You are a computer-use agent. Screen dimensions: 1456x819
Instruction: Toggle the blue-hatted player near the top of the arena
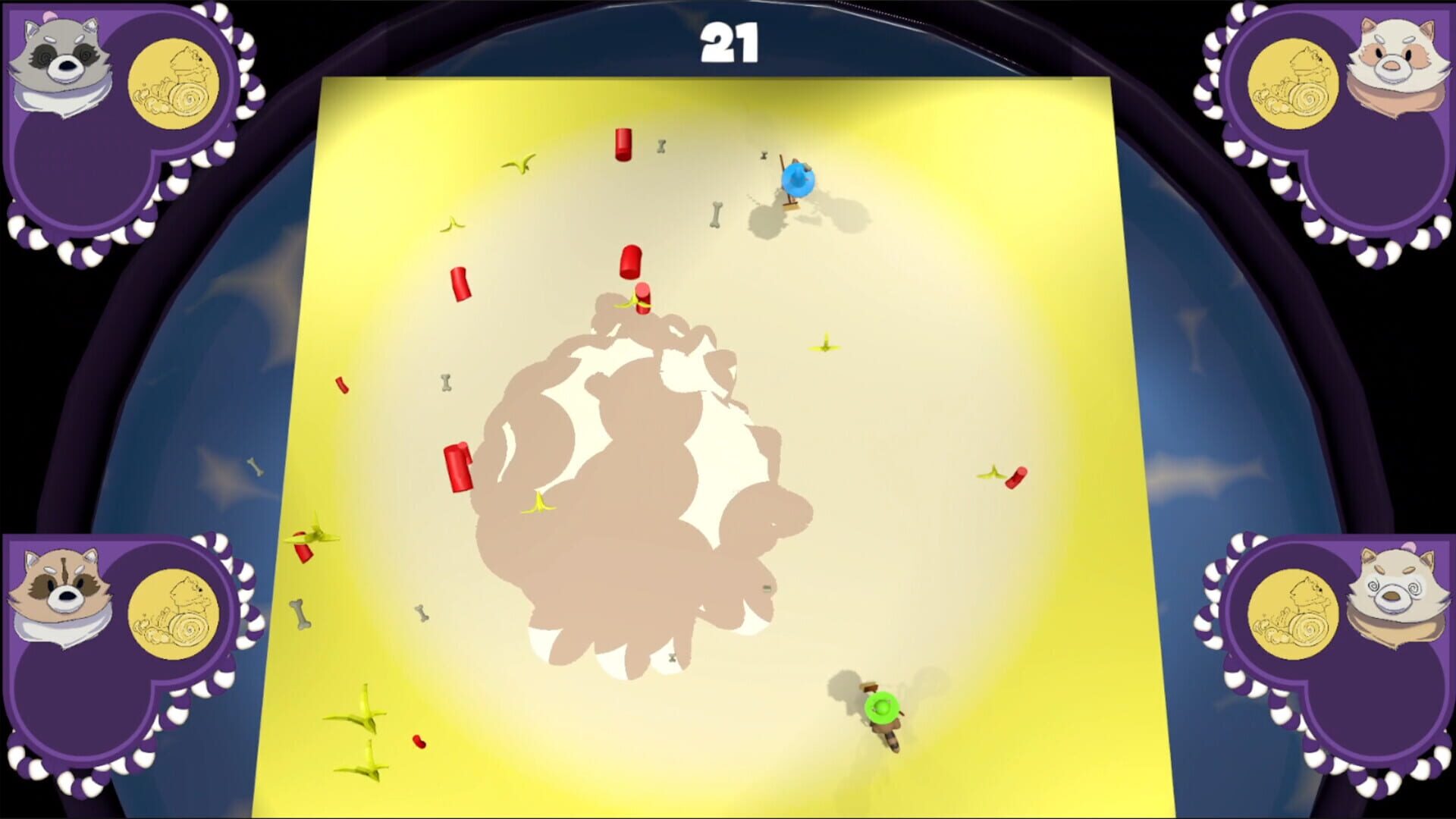click(x=800, y=178)
